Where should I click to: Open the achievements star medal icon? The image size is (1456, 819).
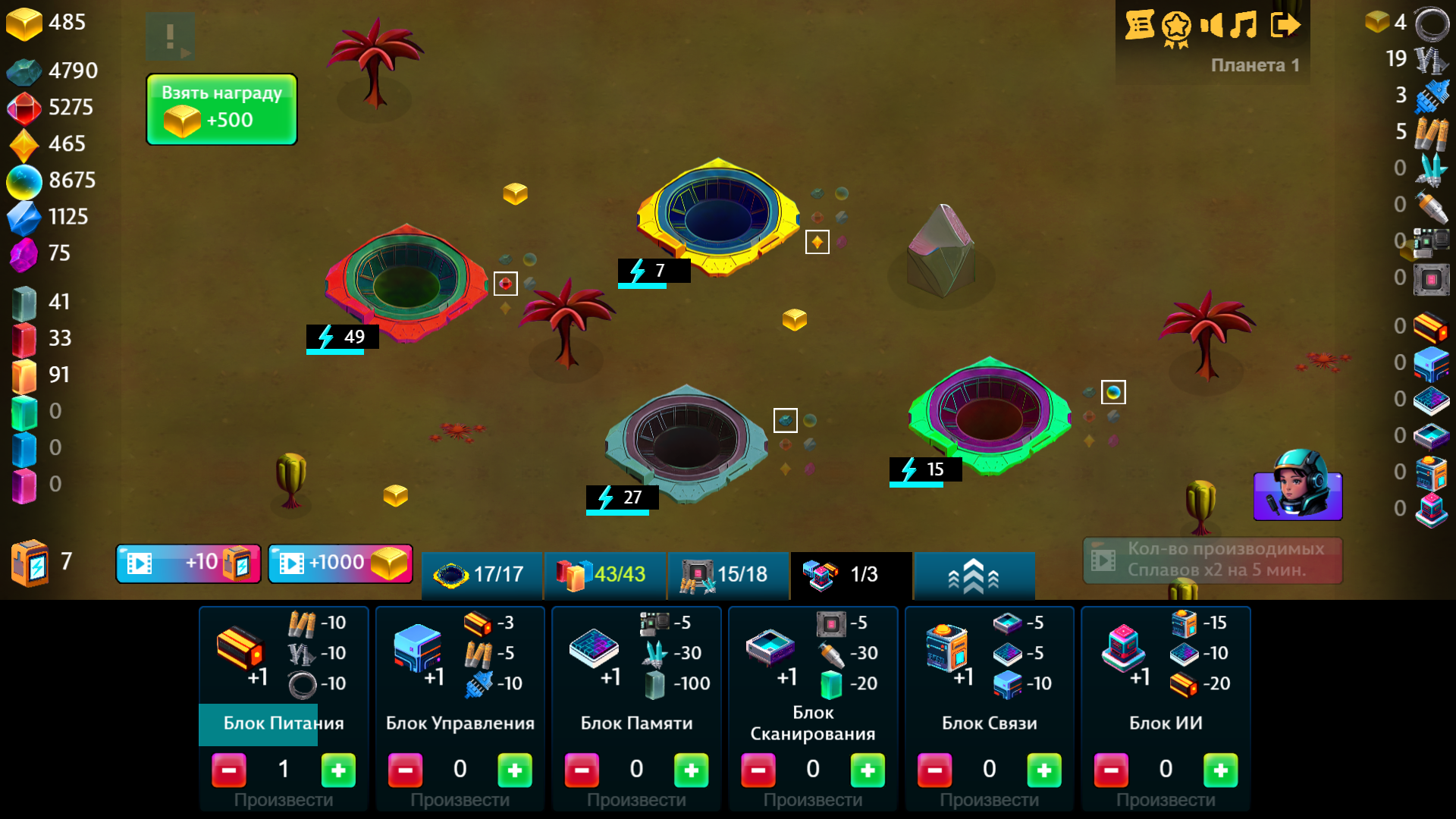coord(1176,25)
